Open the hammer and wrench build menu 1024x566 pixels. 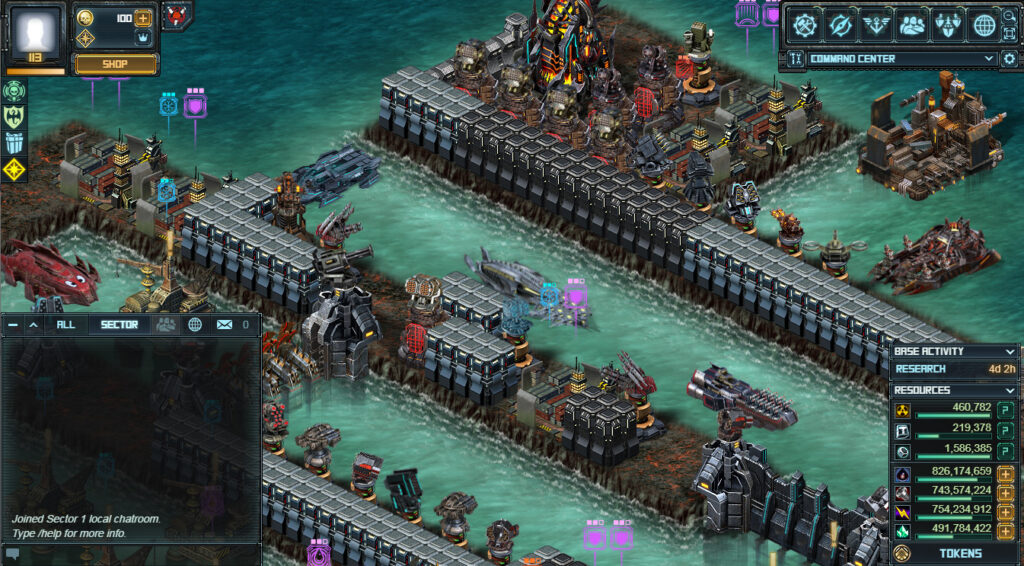(806, 25)
